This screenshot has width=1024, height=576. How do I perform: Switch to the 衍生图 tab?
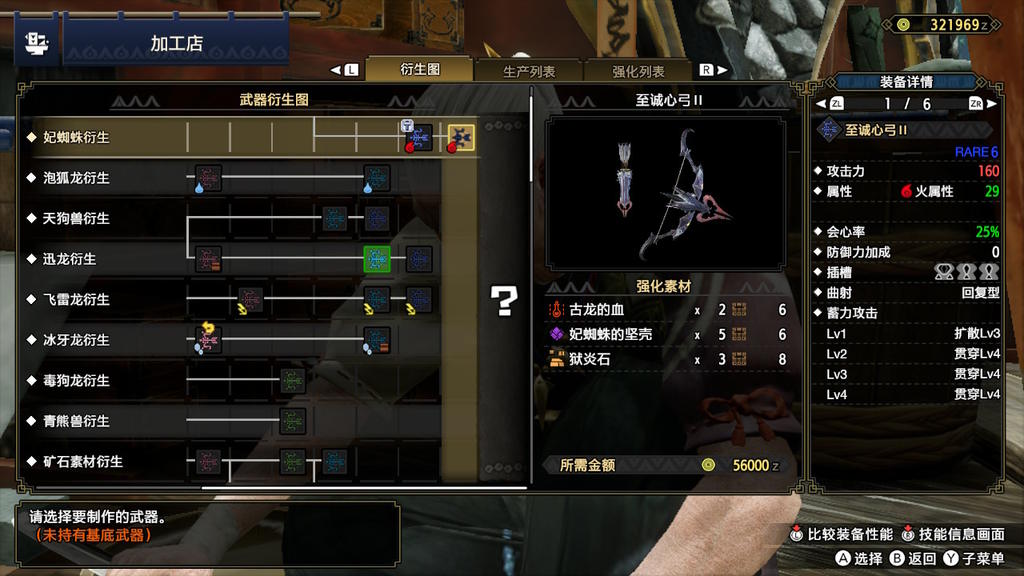[420, 70]
